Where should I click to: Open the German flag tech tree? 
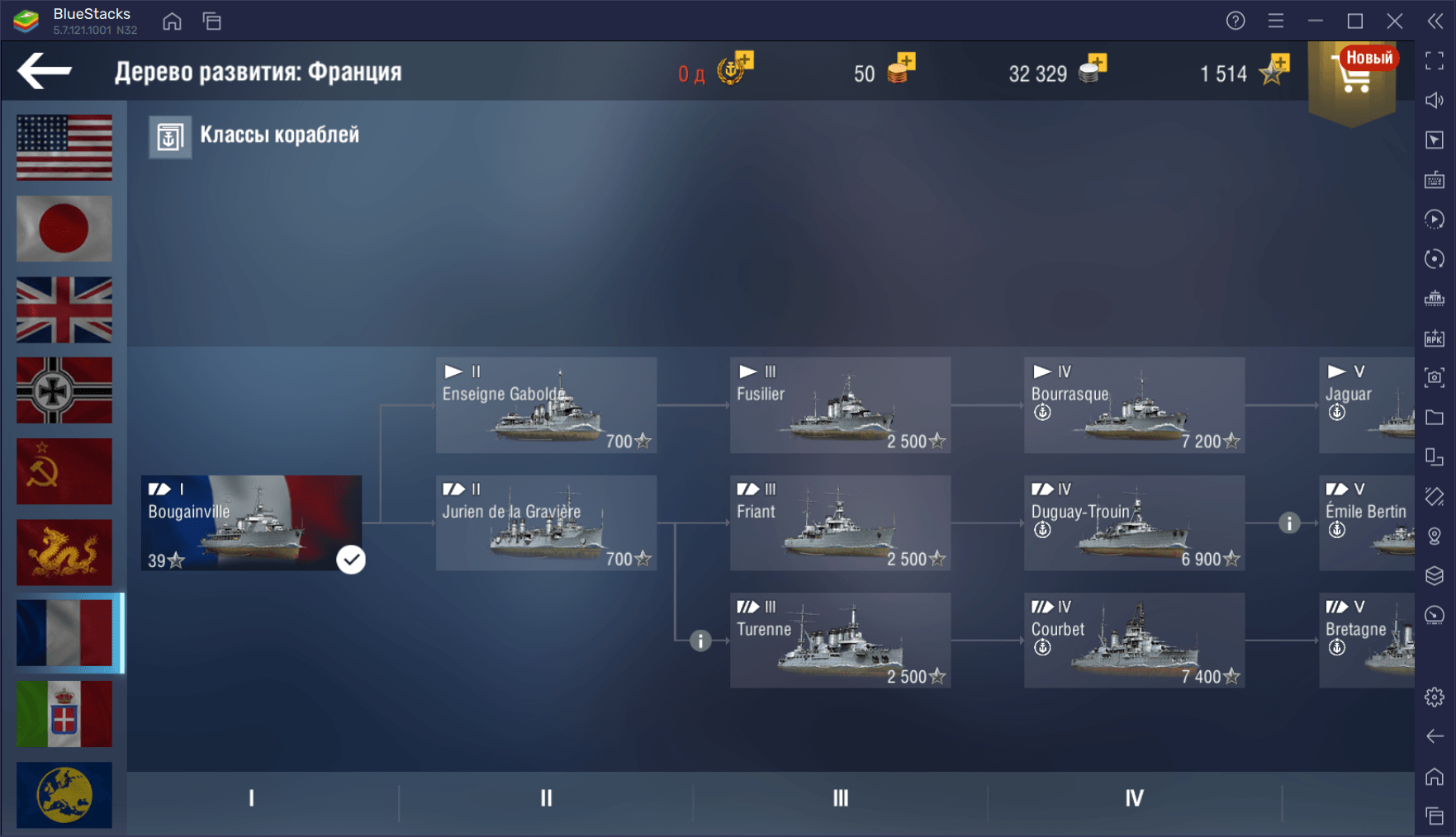click(64, 390)
